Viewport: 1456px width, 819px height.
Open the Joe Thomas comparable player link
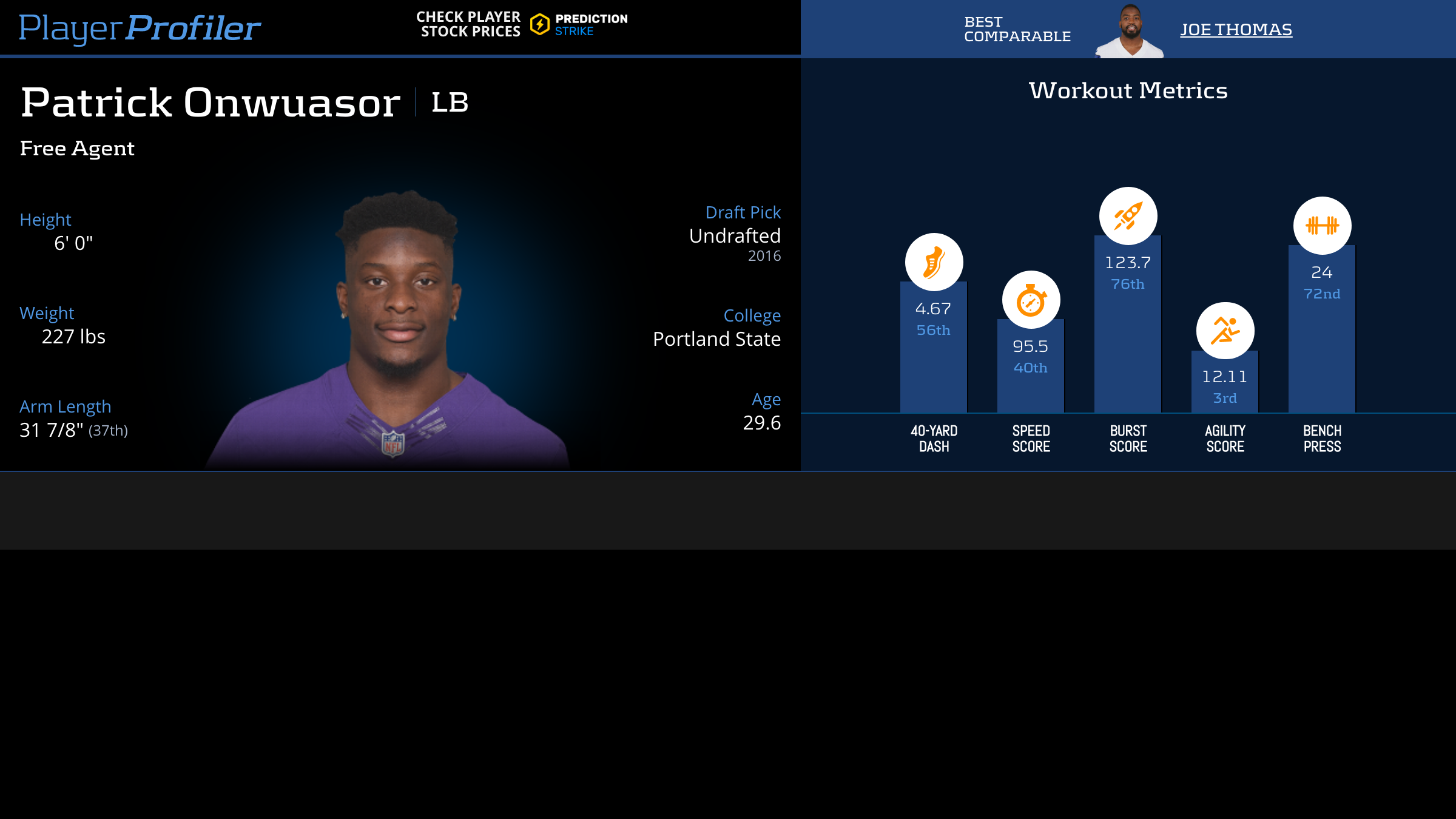pyautogui.click(x=1236, y=29)
